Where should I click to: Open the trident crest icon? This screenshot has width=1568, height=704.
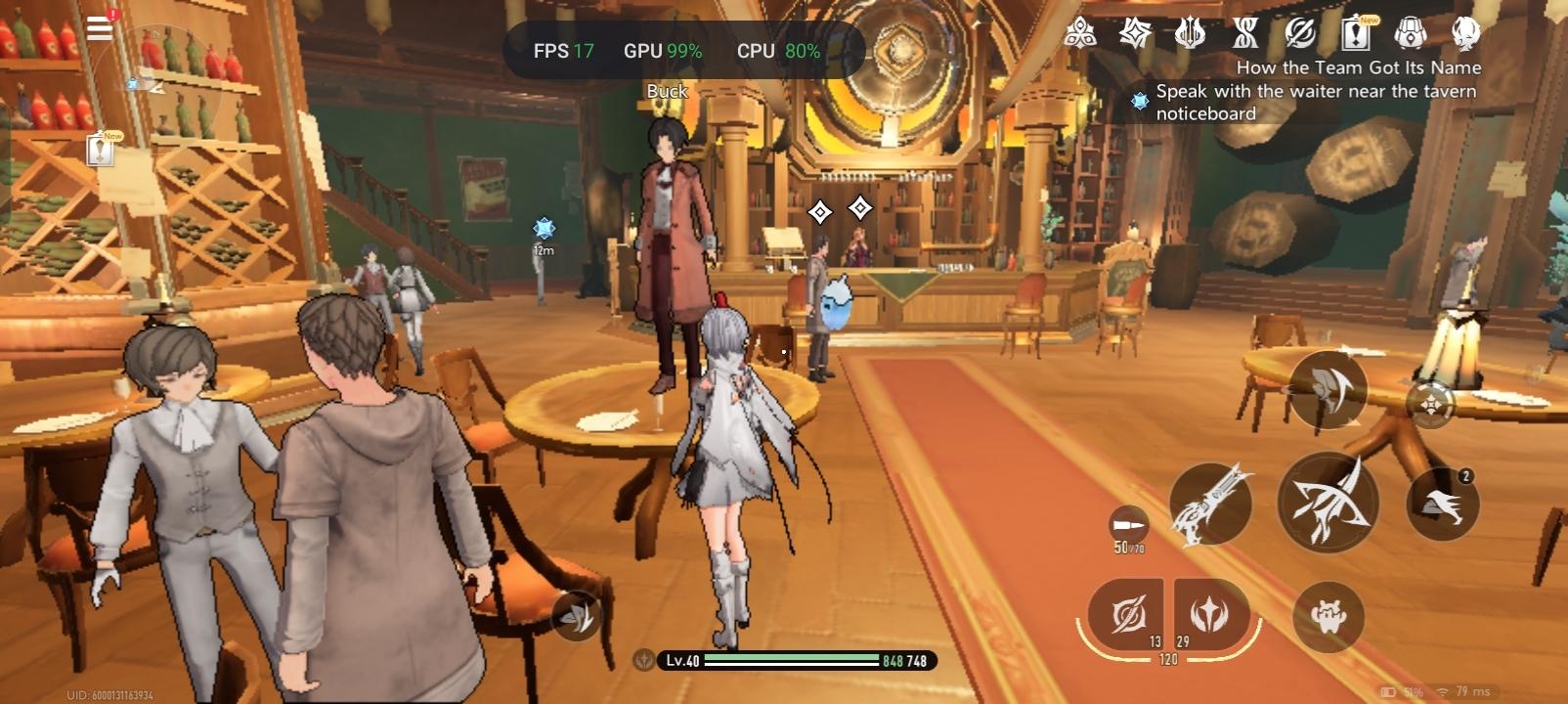pyautogui.click(x=1190, y=34)
